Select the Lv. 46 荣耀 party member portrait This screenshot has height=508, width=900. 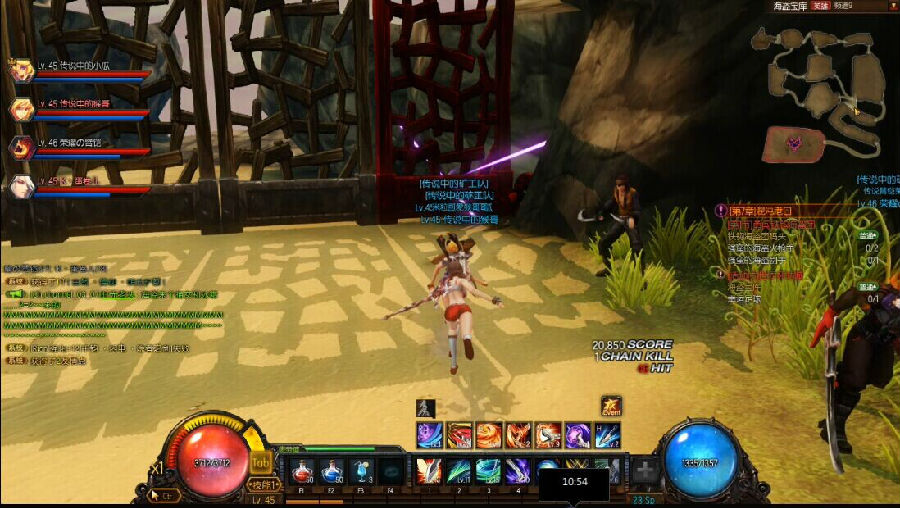tap(20, 148)
